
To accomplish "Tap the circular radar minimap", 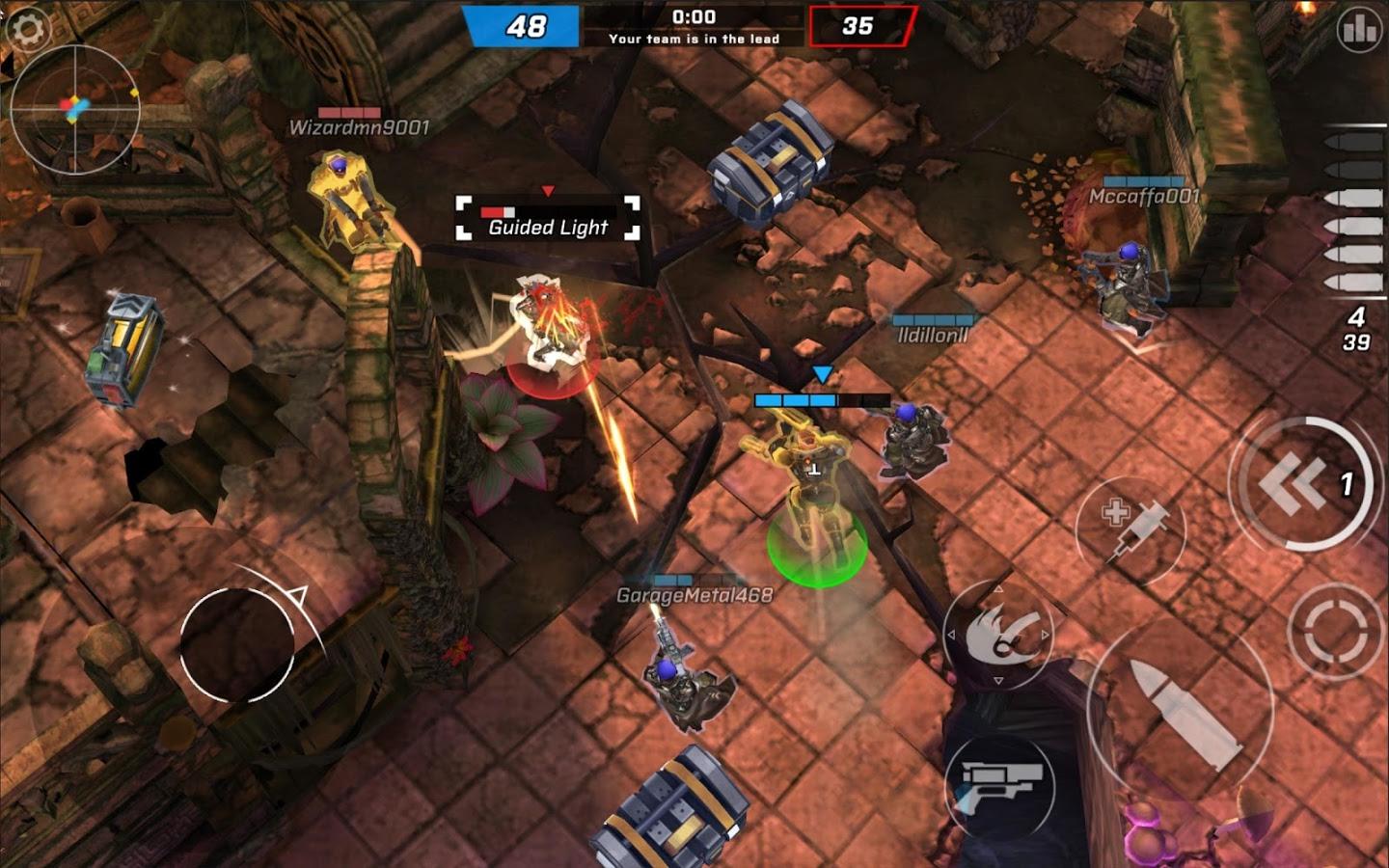I will 75,109.
